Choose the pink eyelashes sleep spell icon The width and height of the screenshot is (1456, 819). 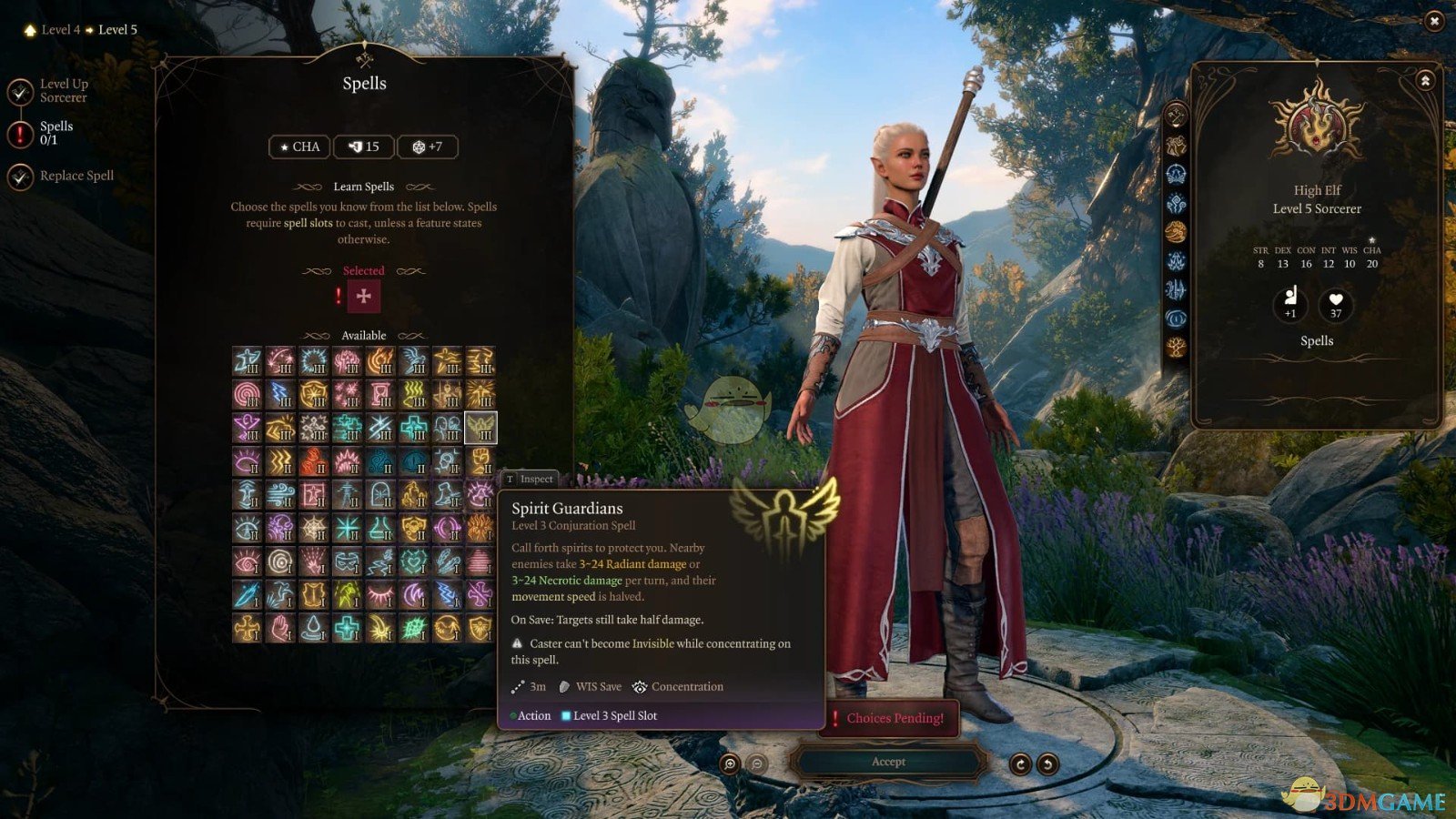pyautogui.click(x=380, y=595)
